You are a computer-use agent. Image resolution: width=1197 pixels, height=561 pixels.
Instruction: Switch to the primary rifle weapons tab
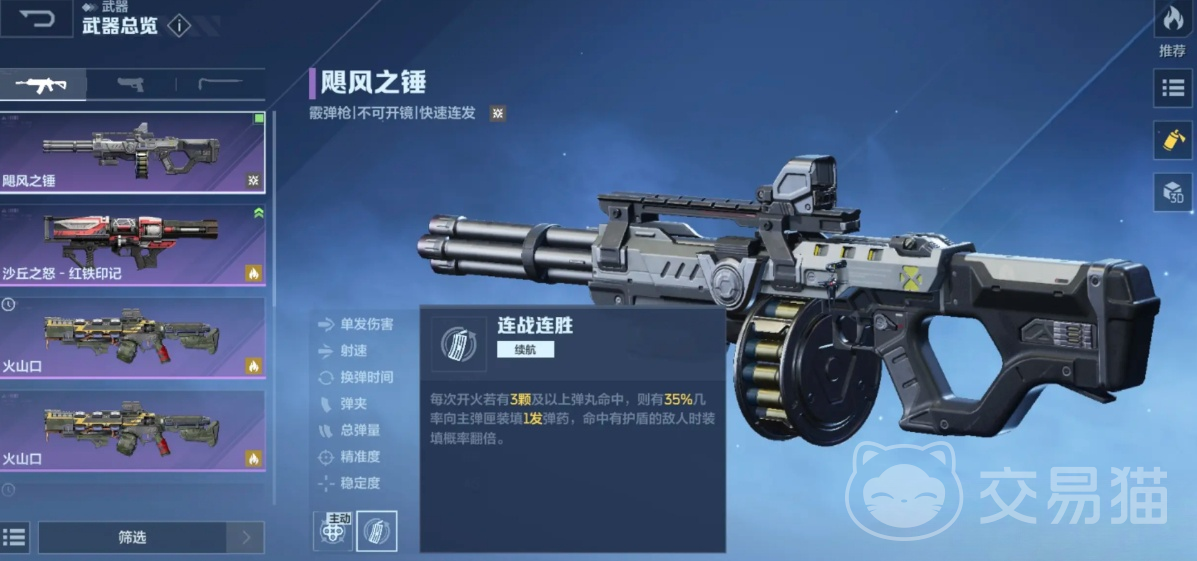[42, 84]
